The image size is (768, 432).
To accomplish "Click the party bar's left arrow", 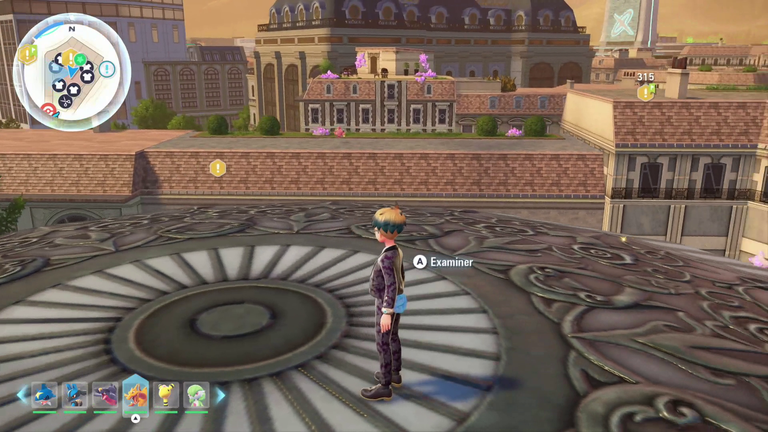I will coord(22,395).
